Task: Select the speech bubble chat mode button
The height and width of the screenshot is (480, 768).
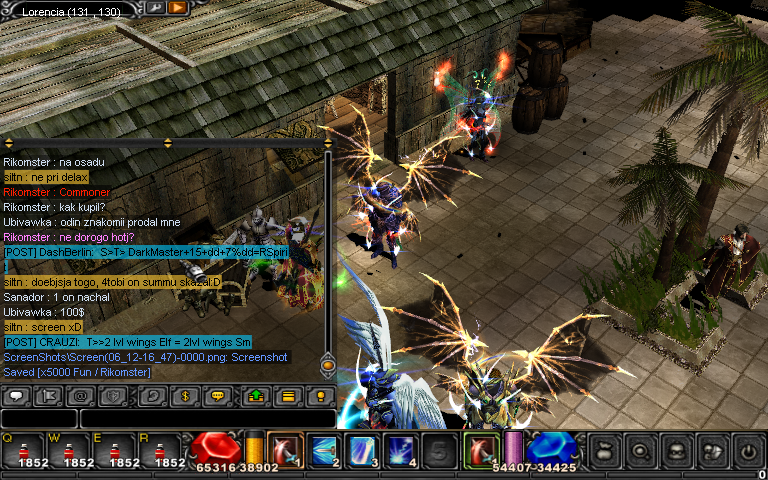Action: coord(16,396)
